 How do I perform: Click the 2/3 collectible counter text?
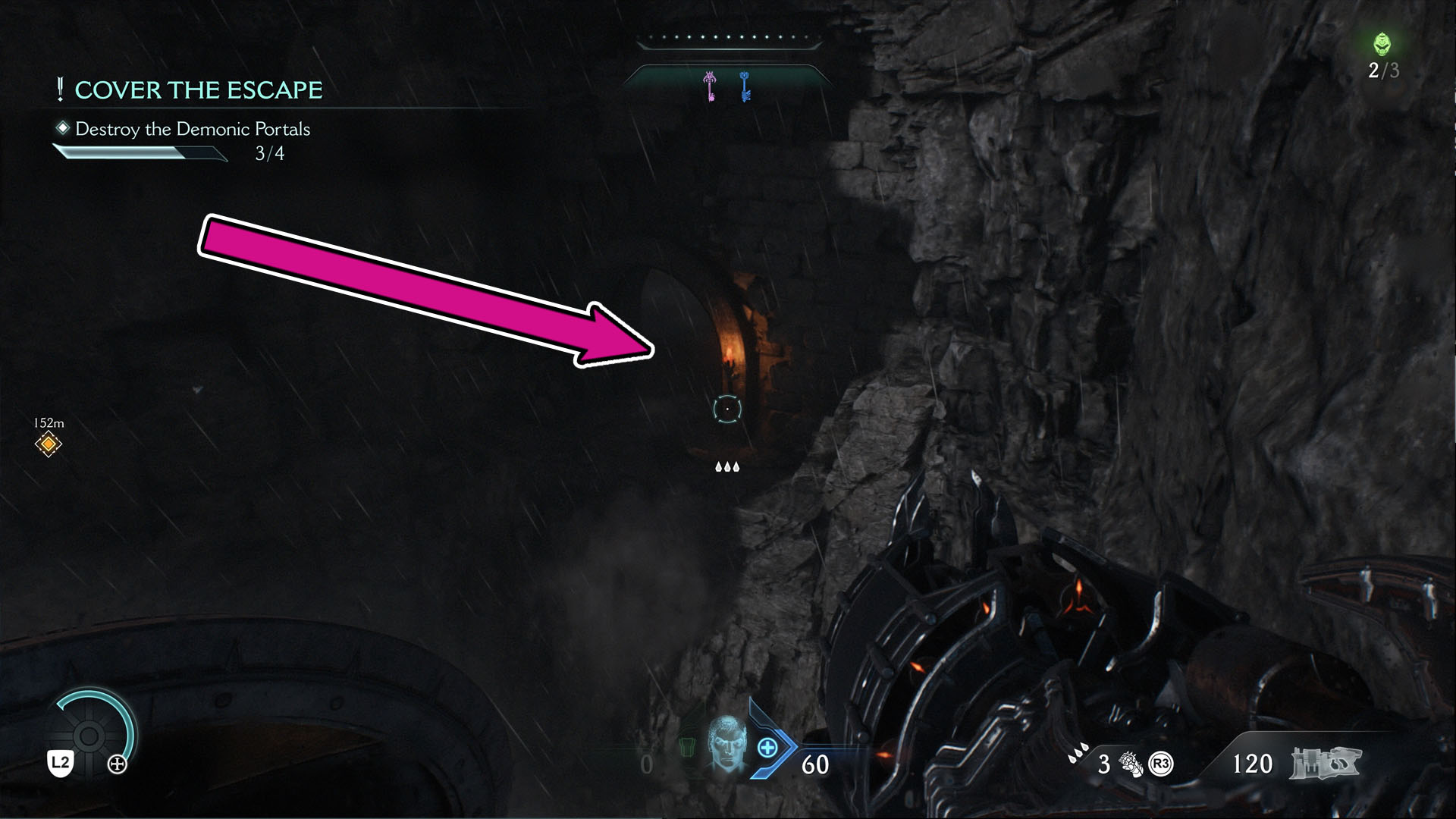tap(1382, 72)
